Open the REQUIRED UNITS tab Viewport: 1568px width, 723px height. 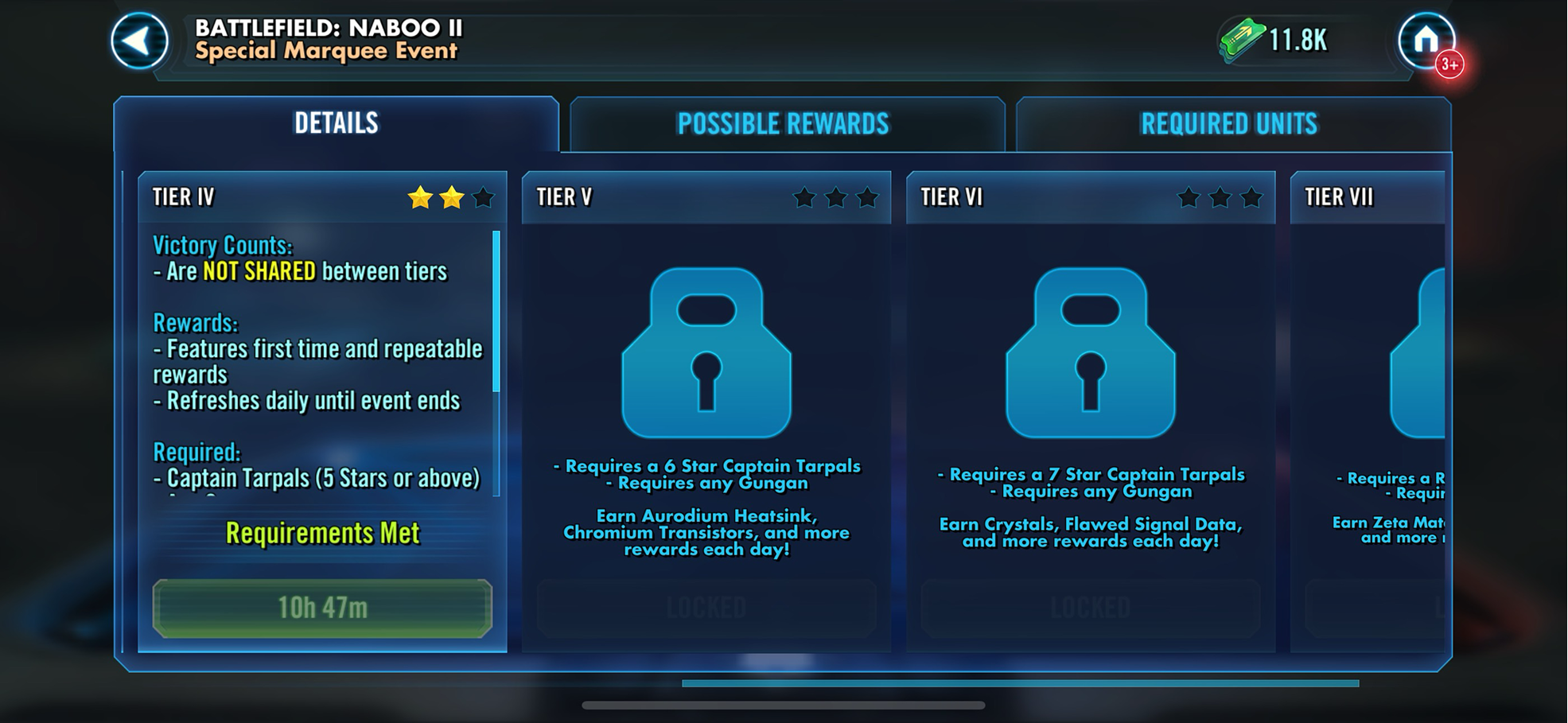click(x=1230, y=124)
